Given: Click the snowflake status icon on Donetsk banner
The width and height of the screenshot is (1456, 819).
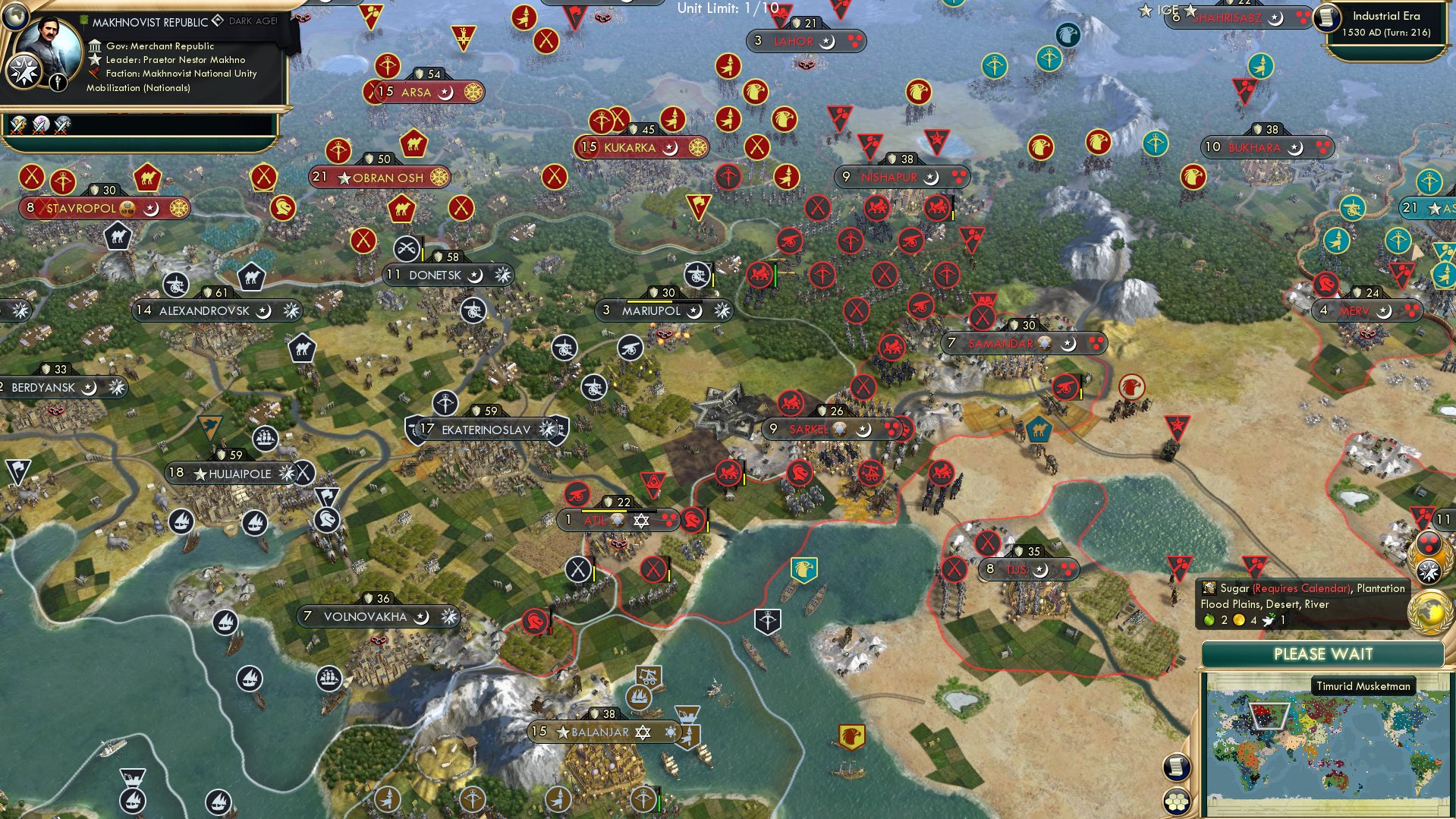Looking at the screenshot, I should pyautogui.click(x=504, y=275).
